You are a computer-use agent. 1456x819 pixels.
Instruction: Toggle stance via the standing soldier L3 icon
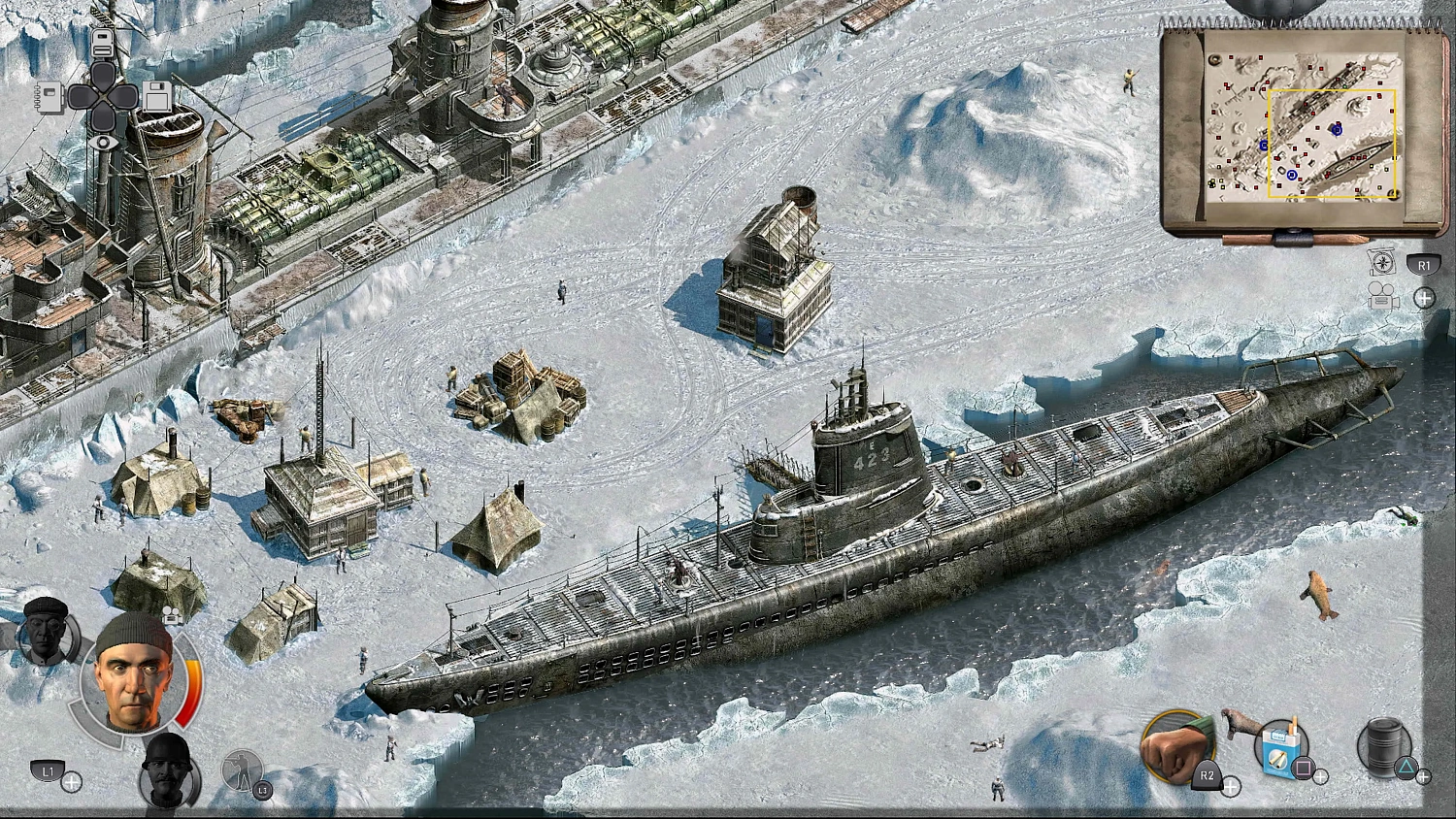242,770
